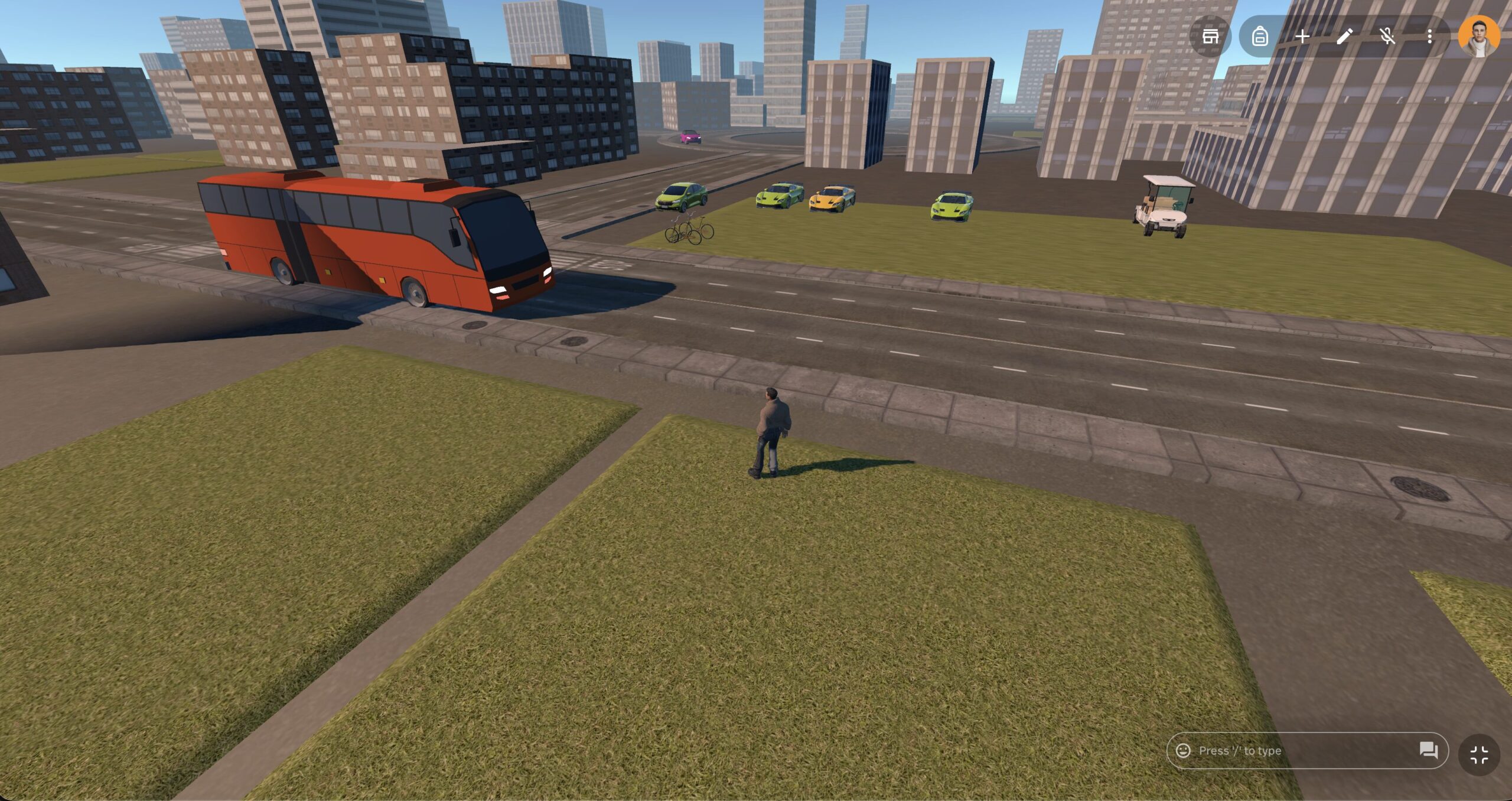
Task: Open the emoji smiley picker
Action: click(x=1183, y=750)
